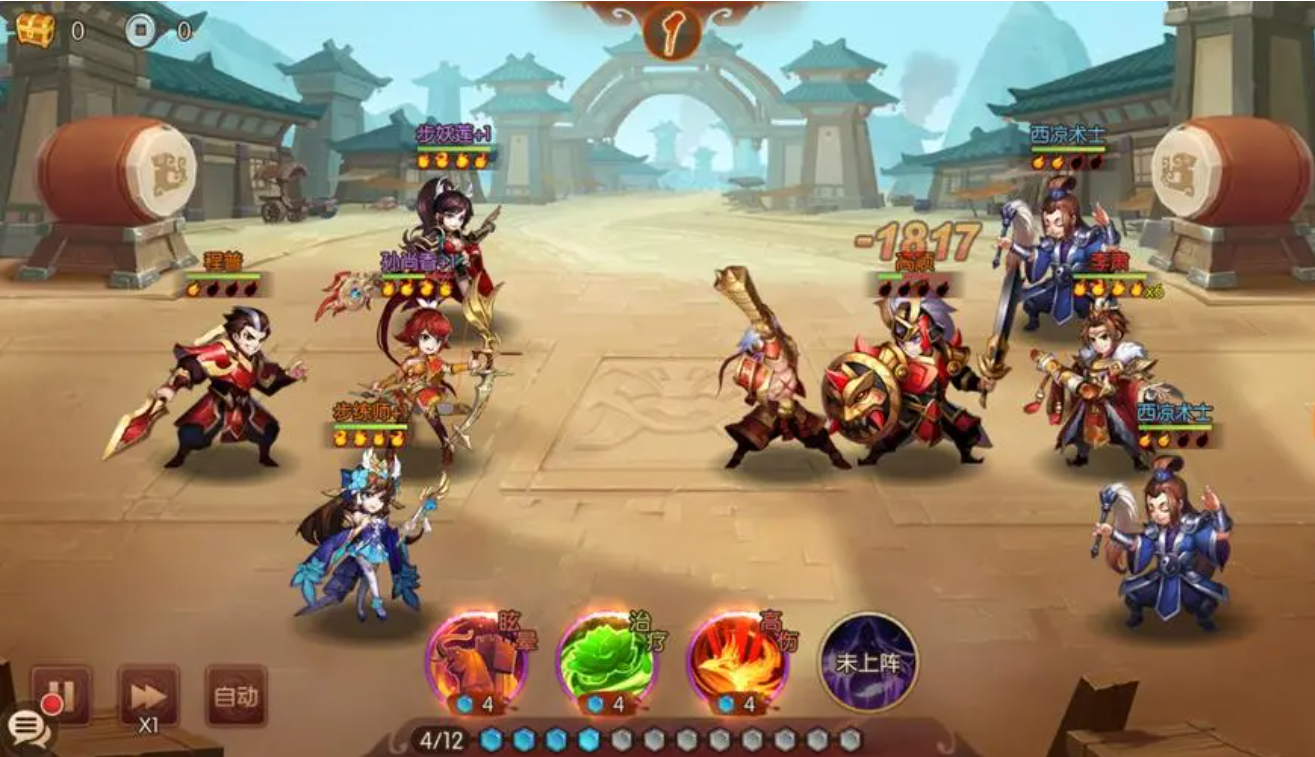Pause the battle with the pause button
The height and width of the screenshot is (757, 1315).
click(x=62, y=692)
